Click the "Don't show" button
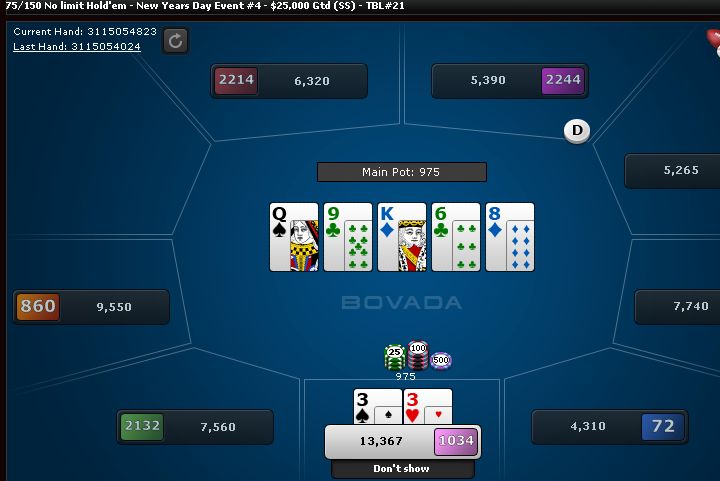The image size is (720, 481). coord(402,468)
